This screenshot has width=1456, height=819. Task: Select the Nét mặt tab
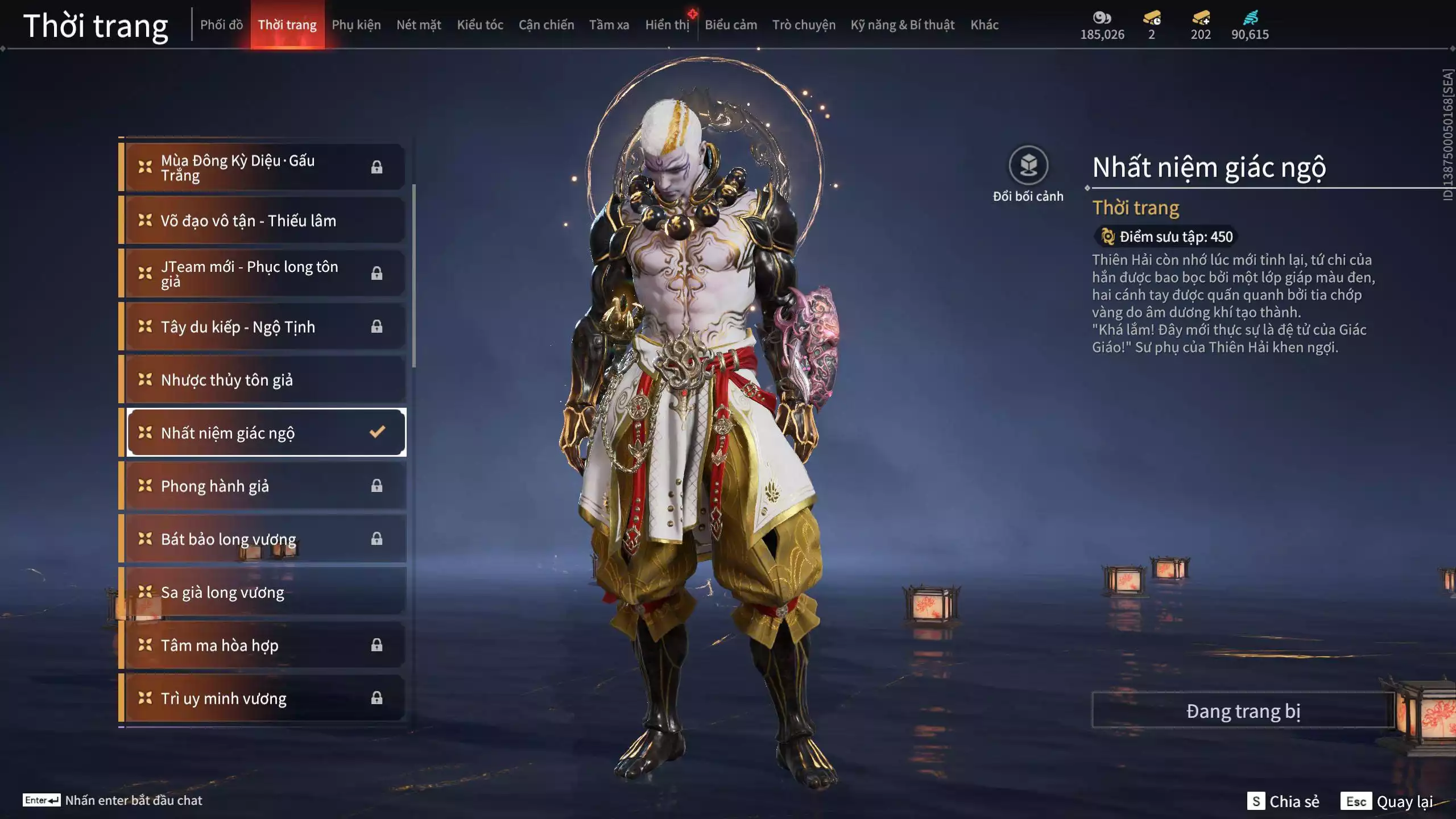click(x=419, y=25)
